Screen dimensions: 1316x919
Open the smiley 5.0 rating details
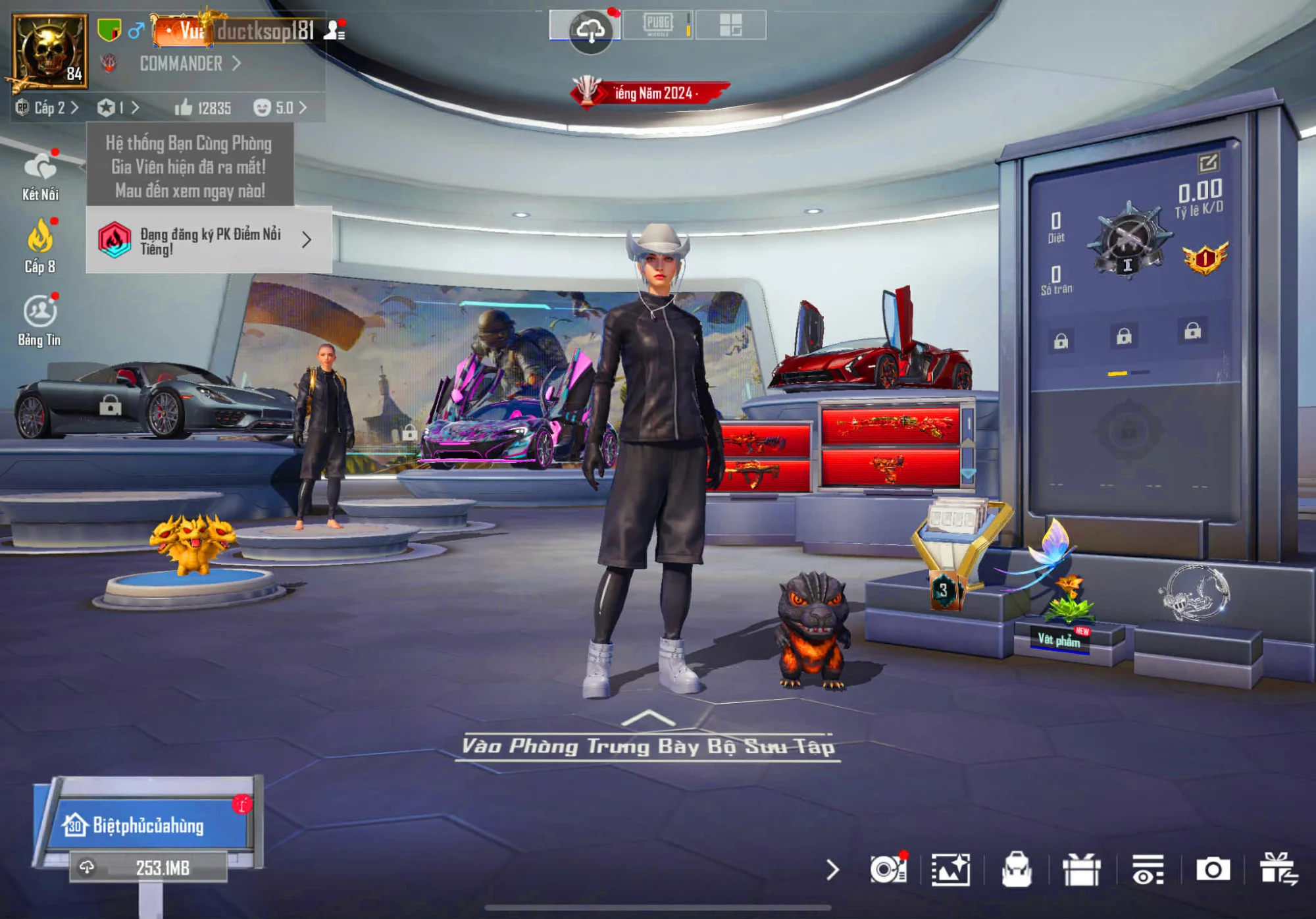(280, 108)
